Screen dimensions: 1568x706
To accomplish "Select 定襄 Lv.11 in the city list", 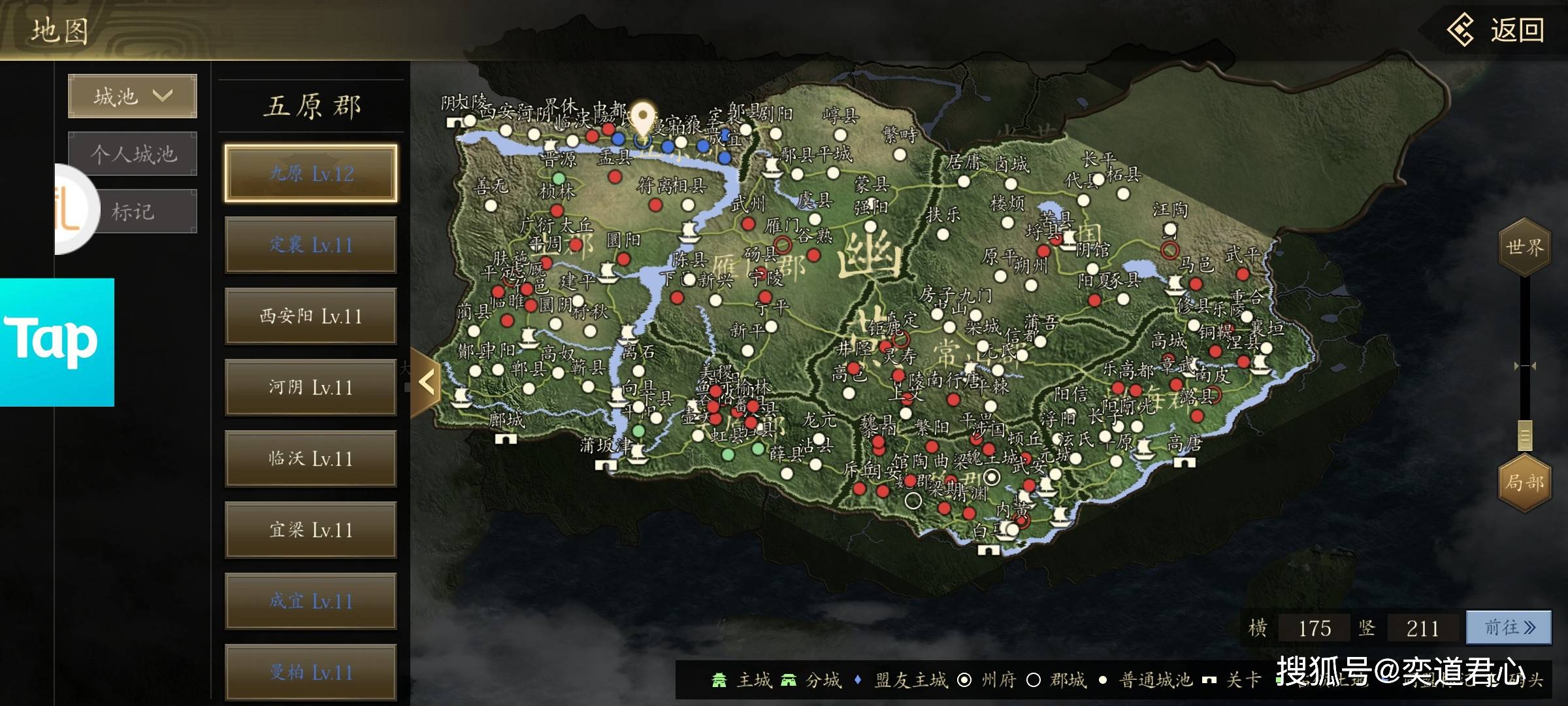I will click(311, 245).
